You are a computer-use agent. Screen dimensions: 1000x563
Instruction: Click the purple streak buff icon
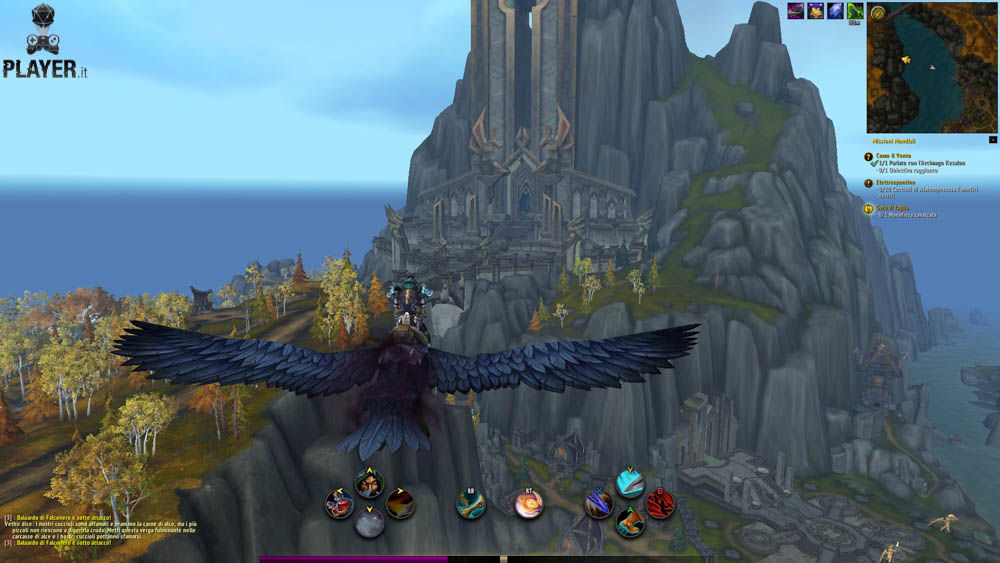click(796, 10)
